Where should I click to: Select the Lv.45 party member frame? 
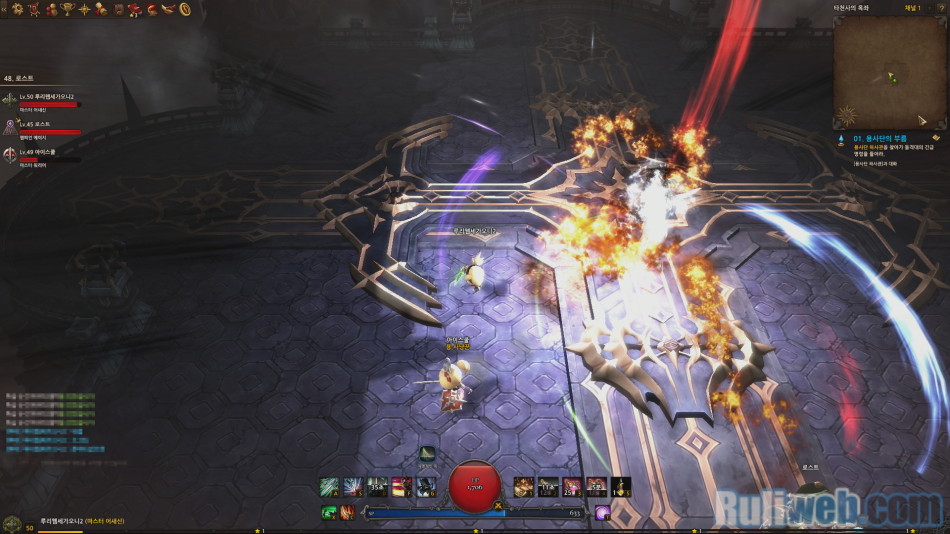[45, 126]
